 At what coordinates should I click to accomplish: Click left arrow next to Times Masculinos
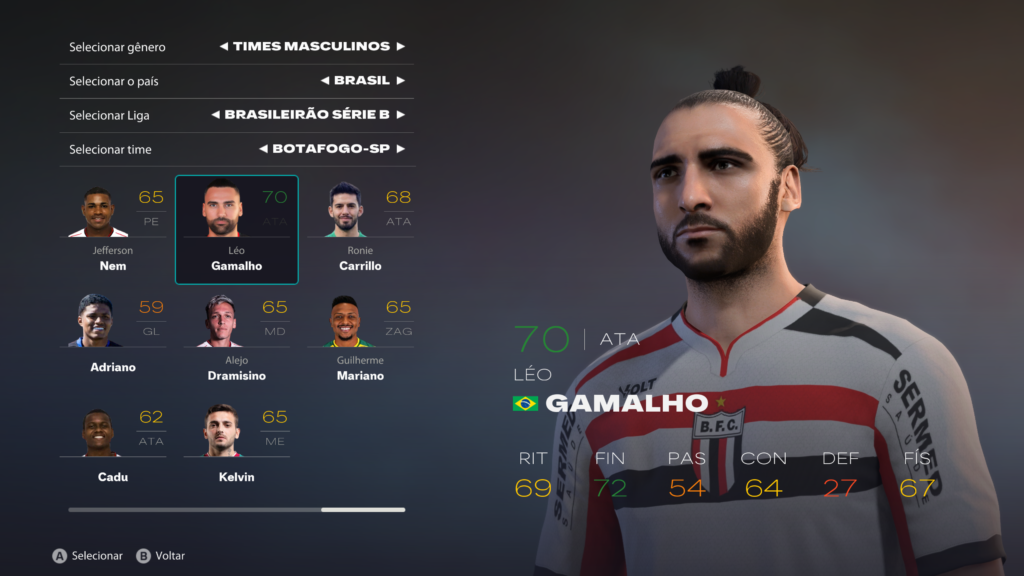click(x=223, y=47)
